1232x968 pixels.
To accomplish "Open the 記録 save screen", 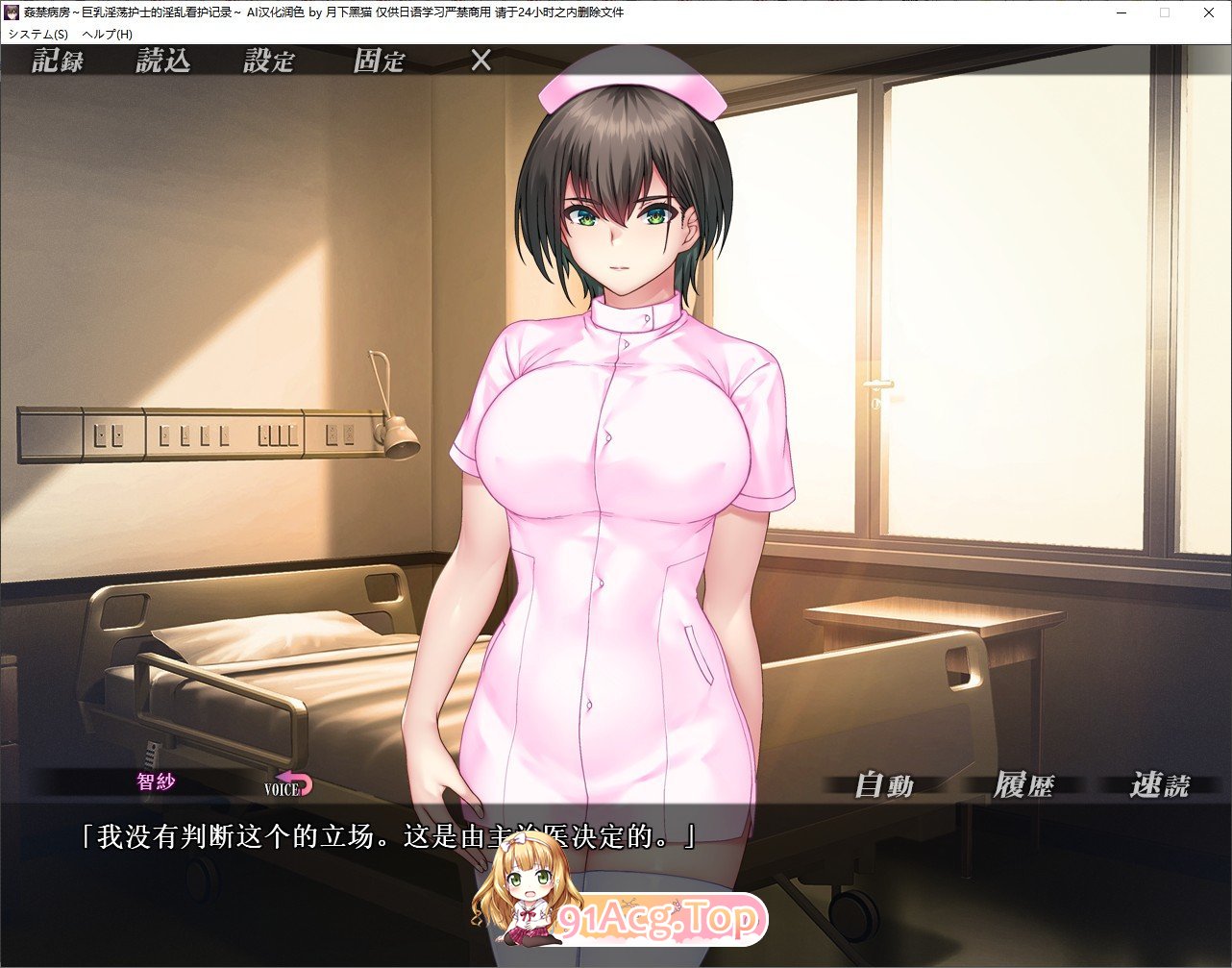I will 58,61.
